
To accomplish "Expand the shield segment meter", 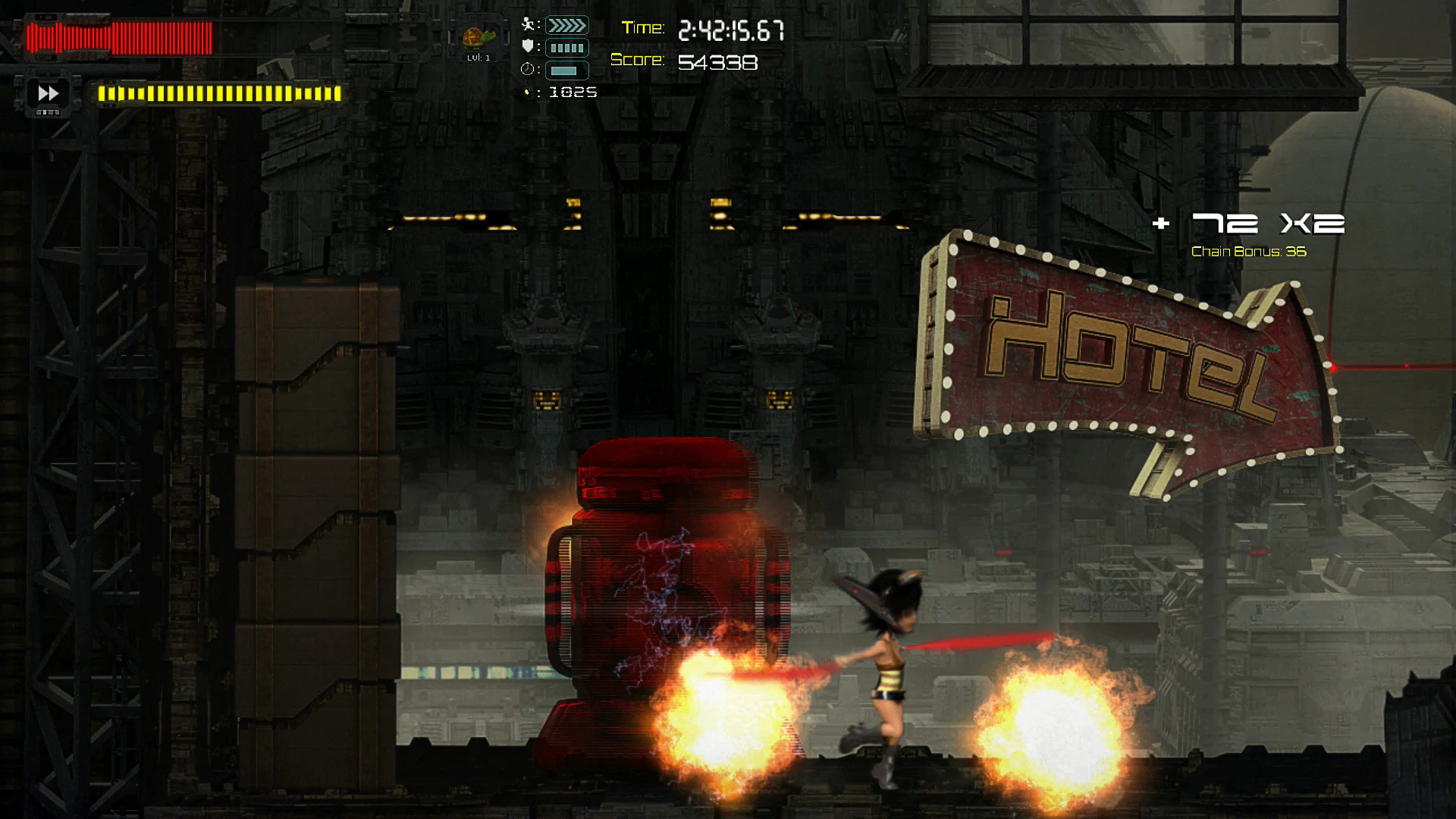I will click(567, 47).
